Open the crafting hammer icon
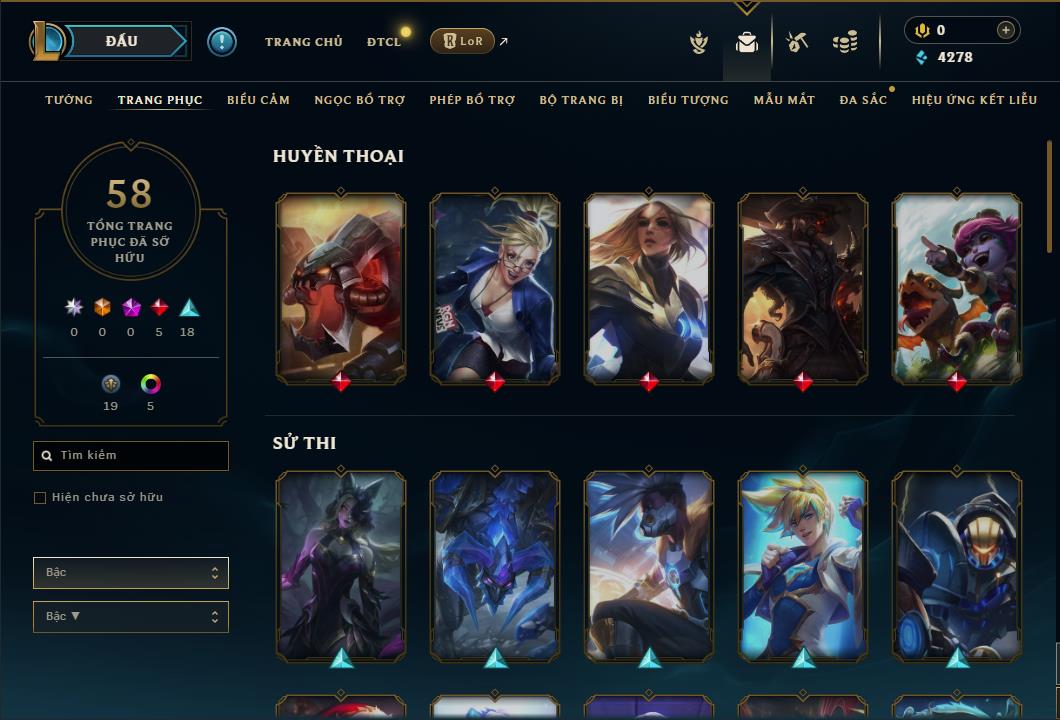This screenshot has height=720, width=1060. click(797, 42)
